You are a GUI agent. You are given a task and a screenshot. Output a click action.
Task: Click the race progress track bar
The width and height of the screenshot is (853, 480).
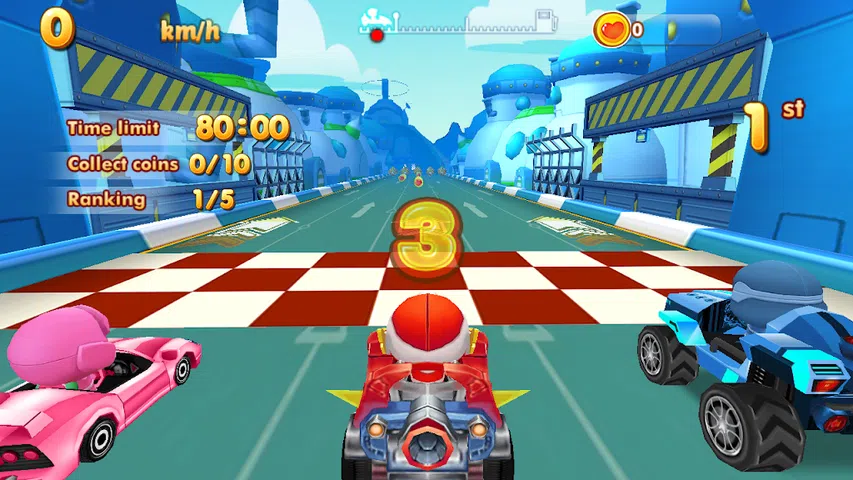pyautogui.click(x=460, y=24)
